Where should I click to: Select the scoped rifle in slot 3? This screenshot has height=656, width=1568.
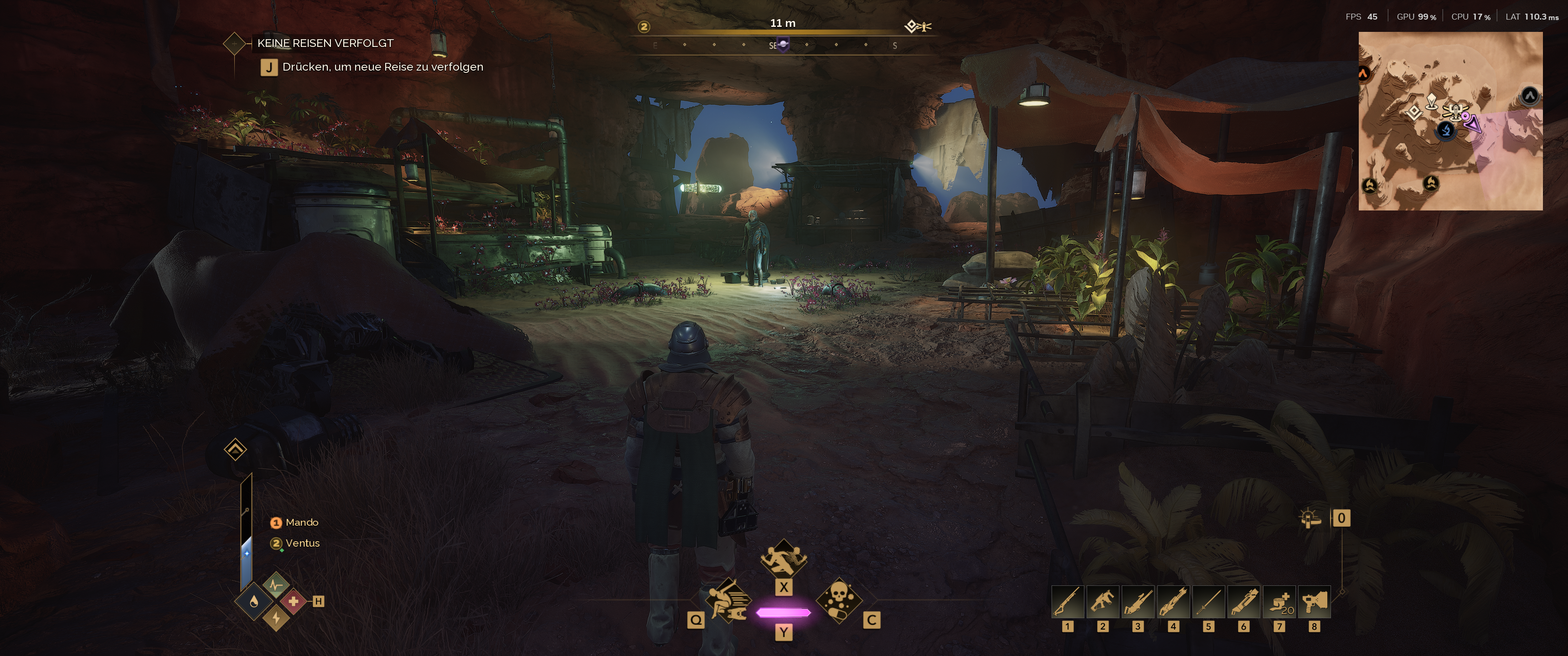[1138, 602]
